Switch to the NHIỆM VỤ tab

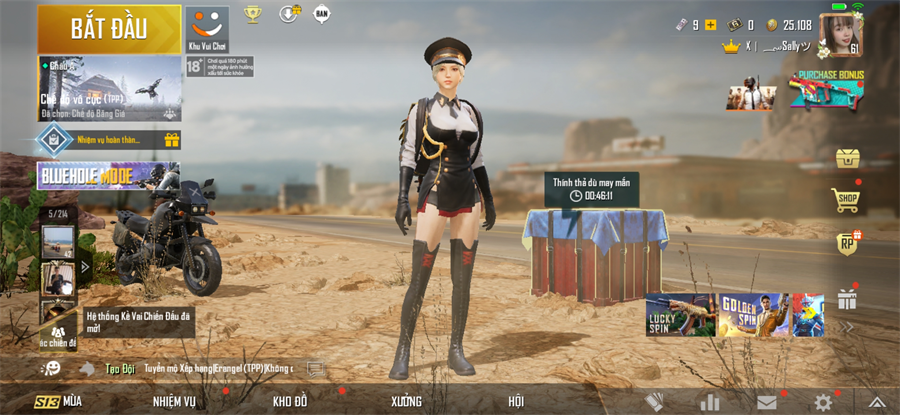tap(174, 402)
